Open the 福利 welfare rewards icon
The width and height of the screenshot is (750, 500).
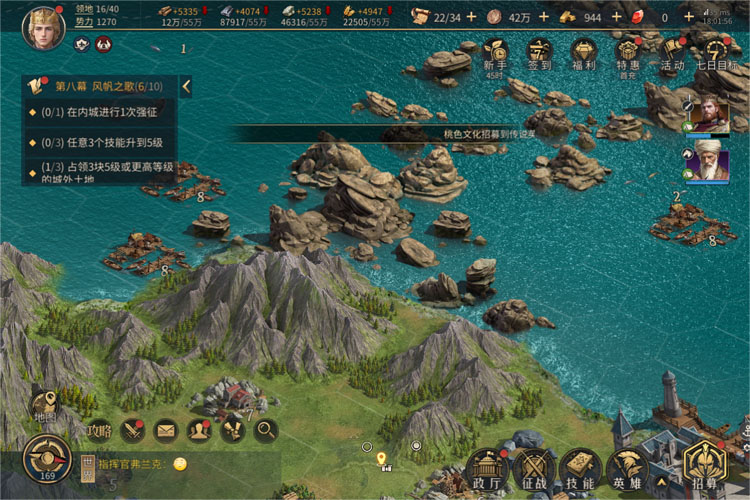584,53
